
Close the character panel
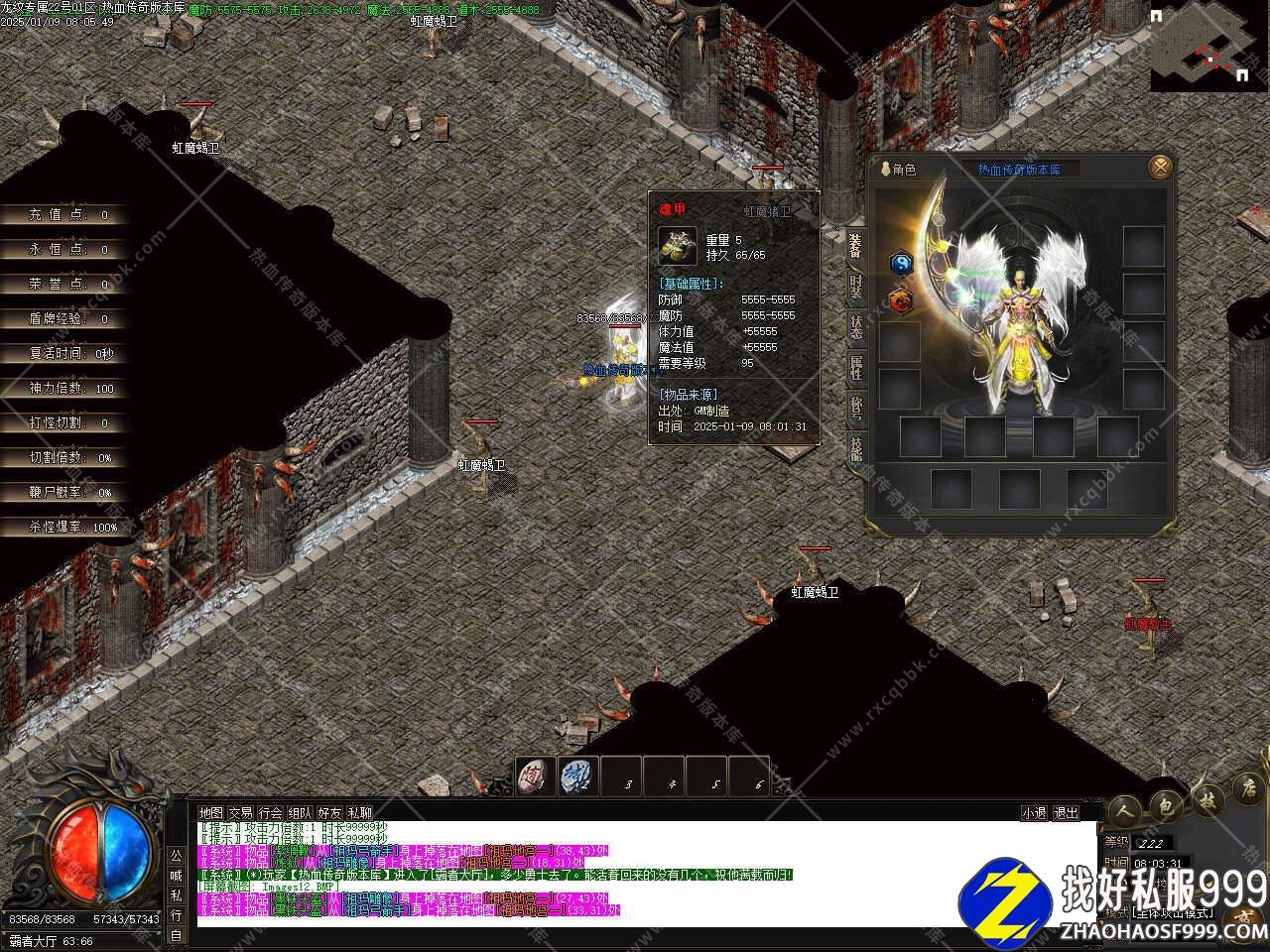1160,167
